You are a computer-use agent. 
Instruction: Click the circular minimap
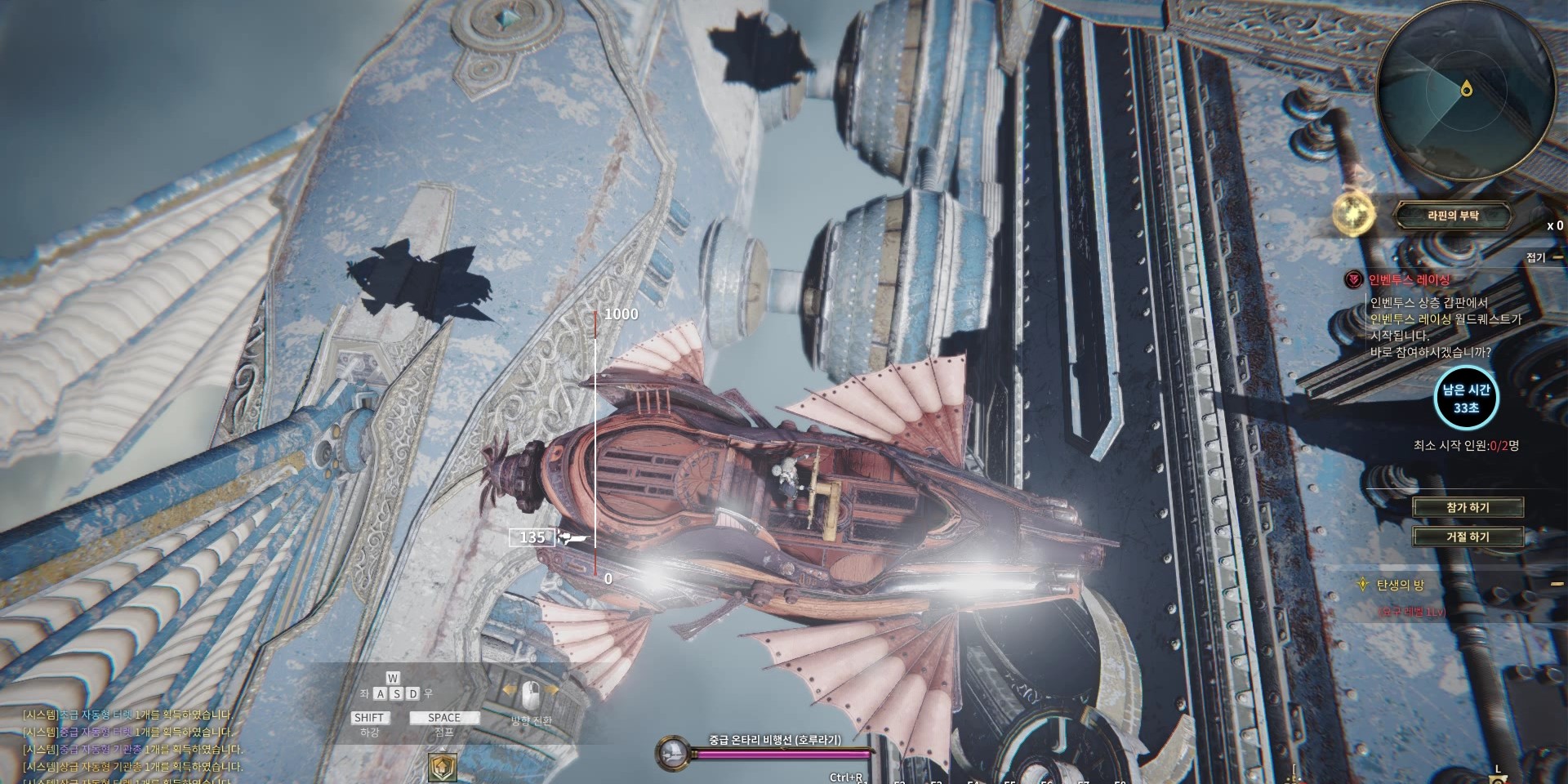pyautogui.click(x=1465, y=90)
